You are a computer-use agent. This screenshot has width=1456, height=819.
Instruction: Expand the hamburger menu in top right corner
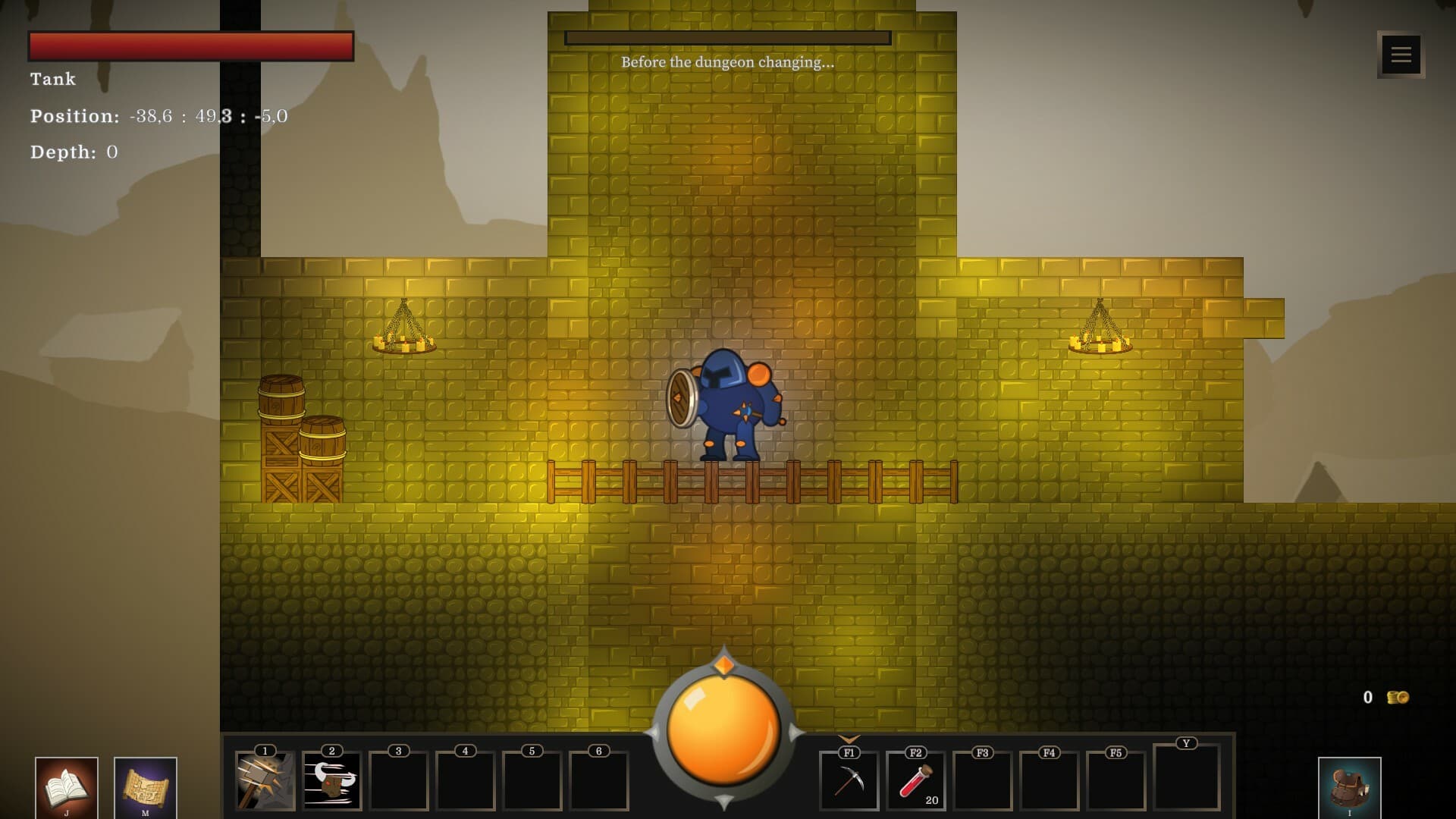1401,54
